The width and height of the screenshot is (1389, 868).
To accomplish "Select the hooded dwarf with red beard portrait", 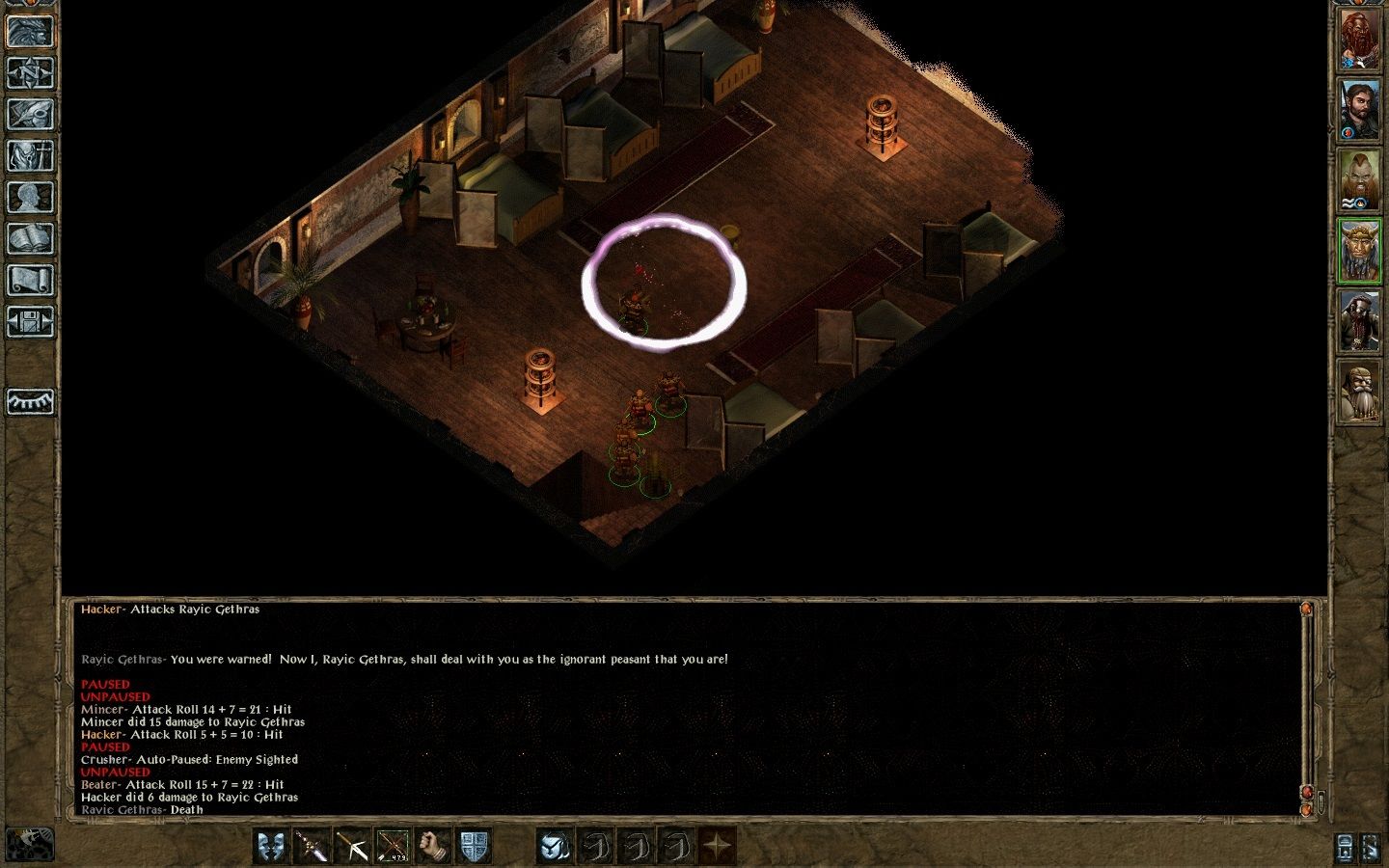I will coord(1358,320).
